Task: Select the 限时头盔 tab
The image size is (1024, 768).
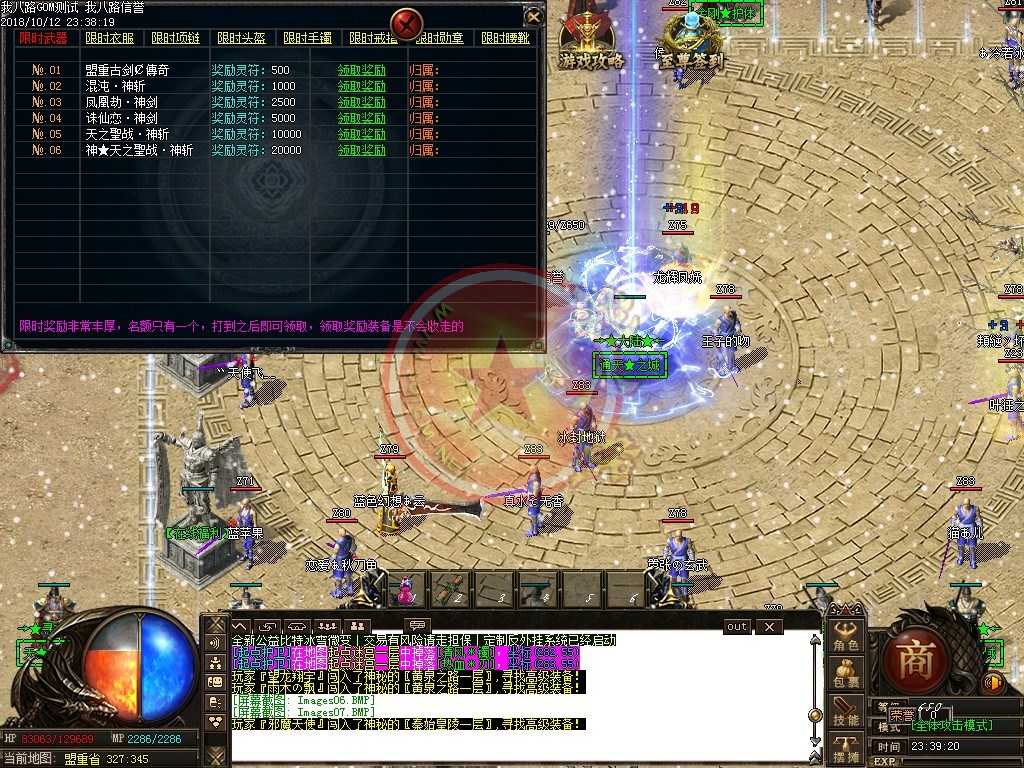Action: [240, 38]
